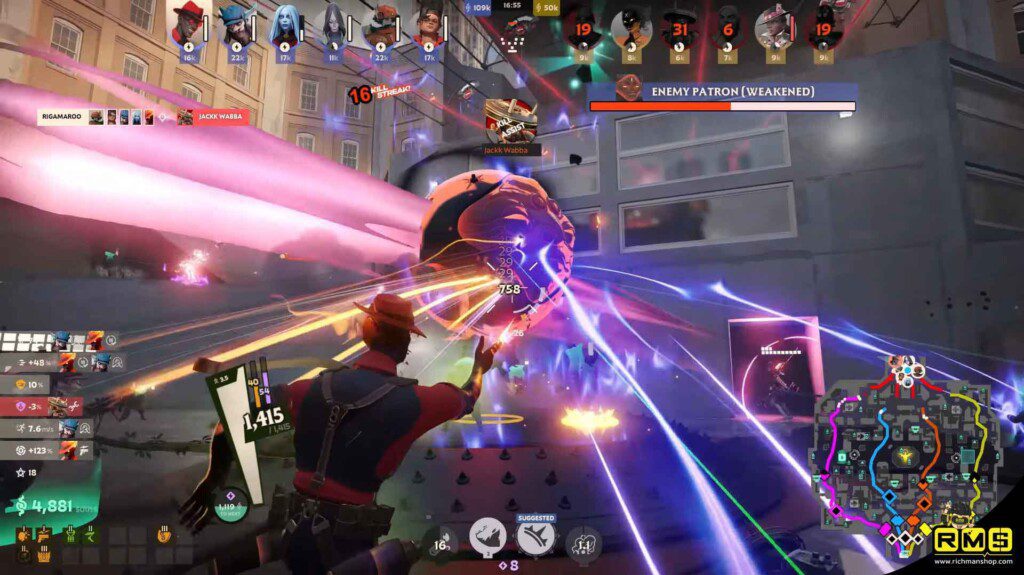
Task: Activate the ability marked Suggested
Action: (x=535, y=537)
